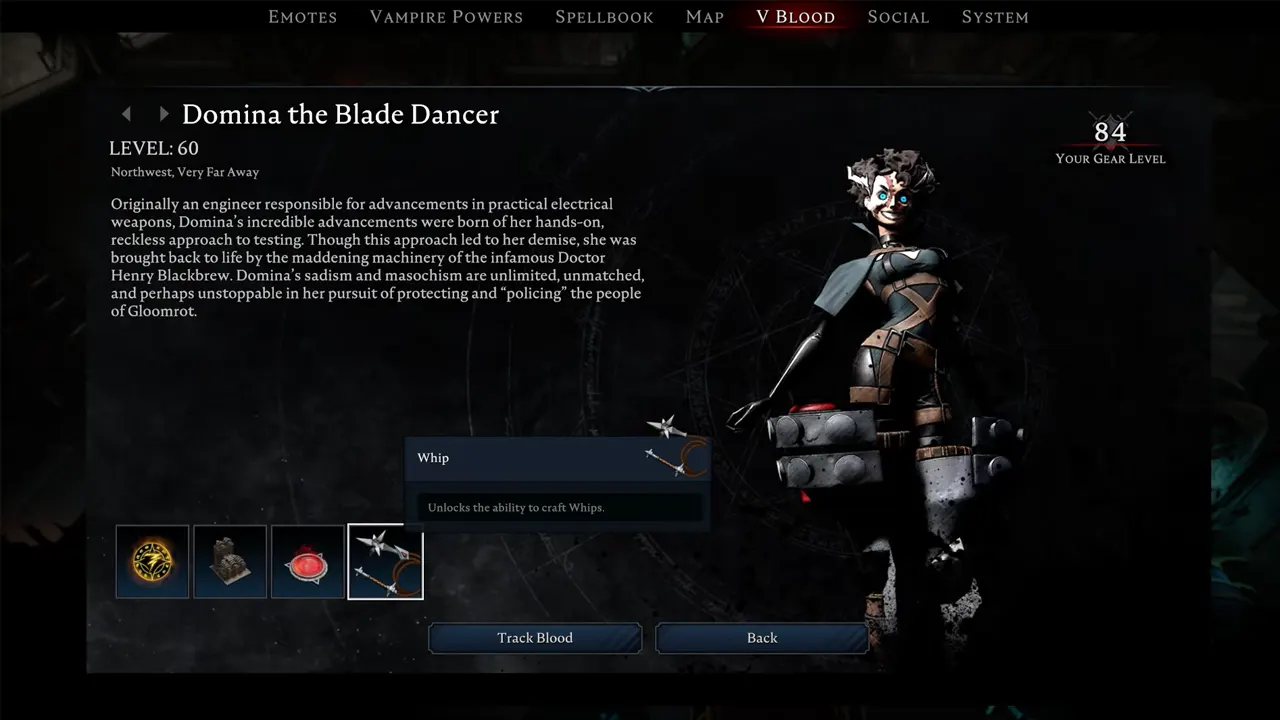The height and width of the screenshot is (720, 1280).
Task: Go to previous boss with the left arrow
Action: [126, 114]
